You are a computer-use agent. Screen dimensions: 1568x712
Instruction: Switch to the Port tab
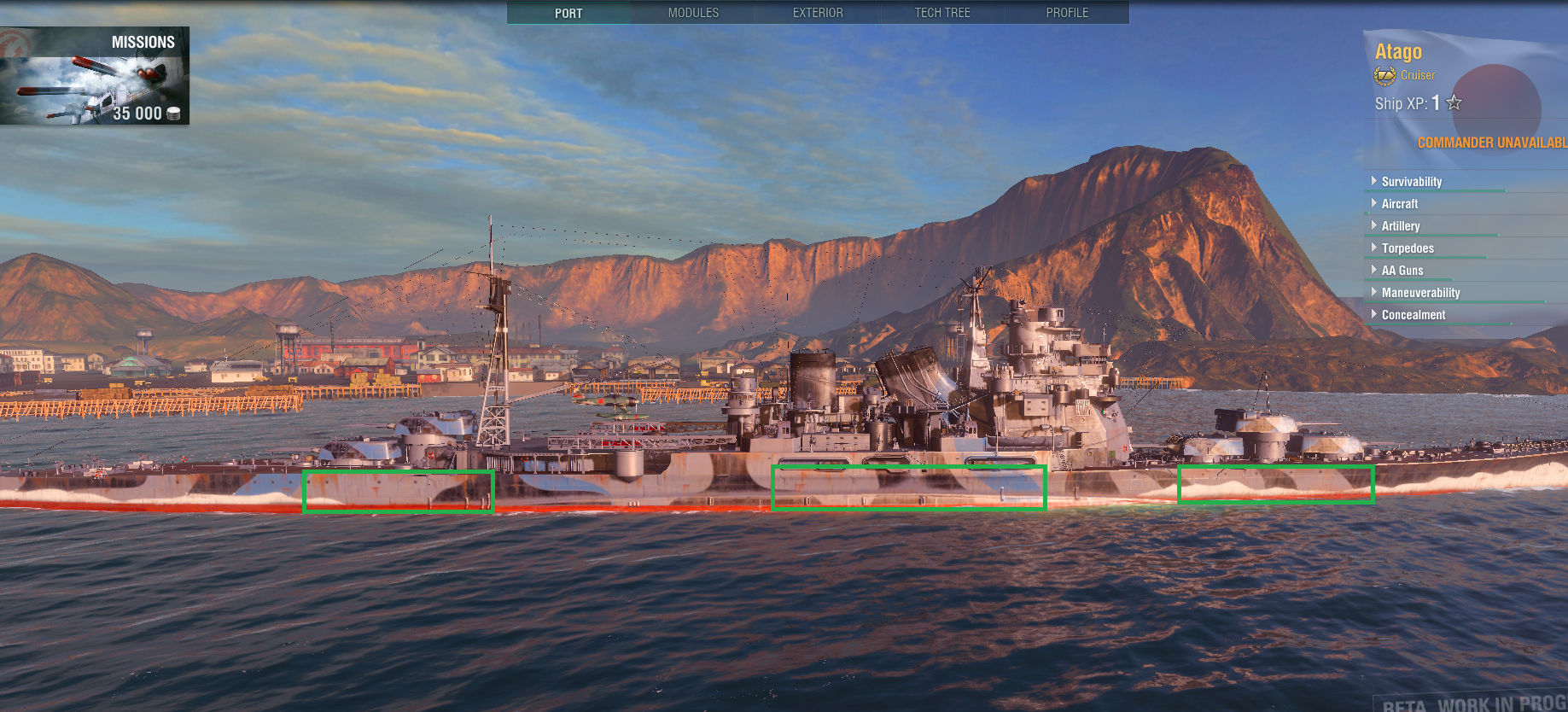tap(568, 13)
